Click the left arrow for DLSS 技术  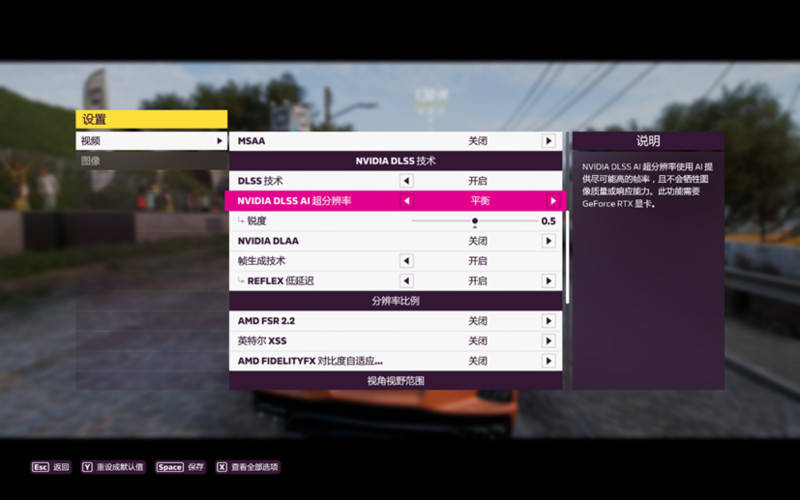406,181
